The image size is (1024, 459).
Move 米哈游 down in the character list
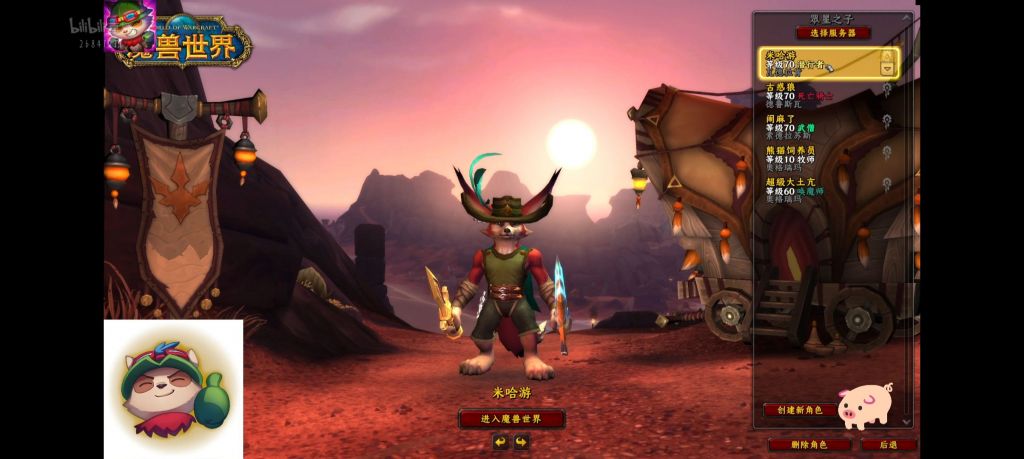coord(886,69)
